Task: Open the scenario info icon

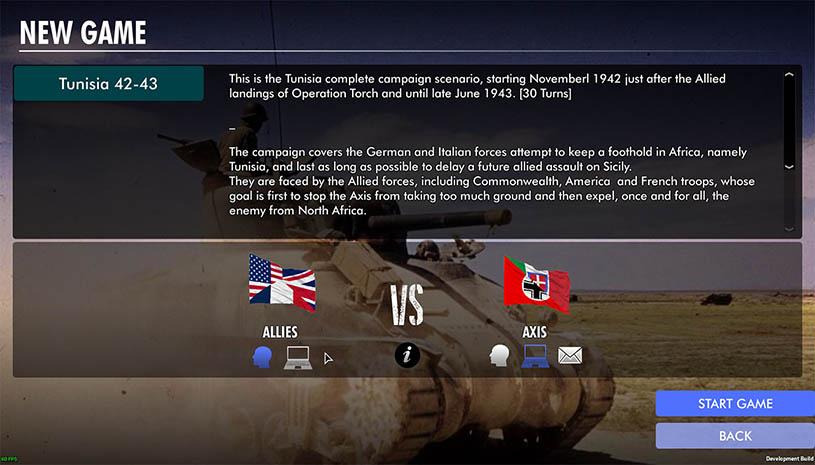Action: (407, 355)
